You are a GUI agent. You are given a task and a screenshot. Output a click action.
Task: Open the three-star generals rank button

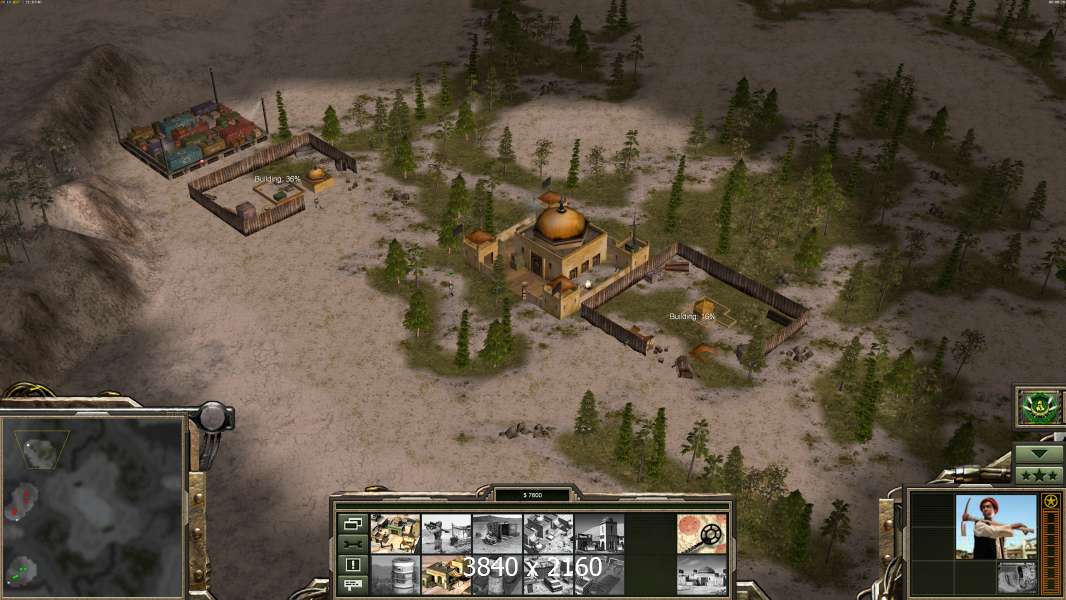1039,475
